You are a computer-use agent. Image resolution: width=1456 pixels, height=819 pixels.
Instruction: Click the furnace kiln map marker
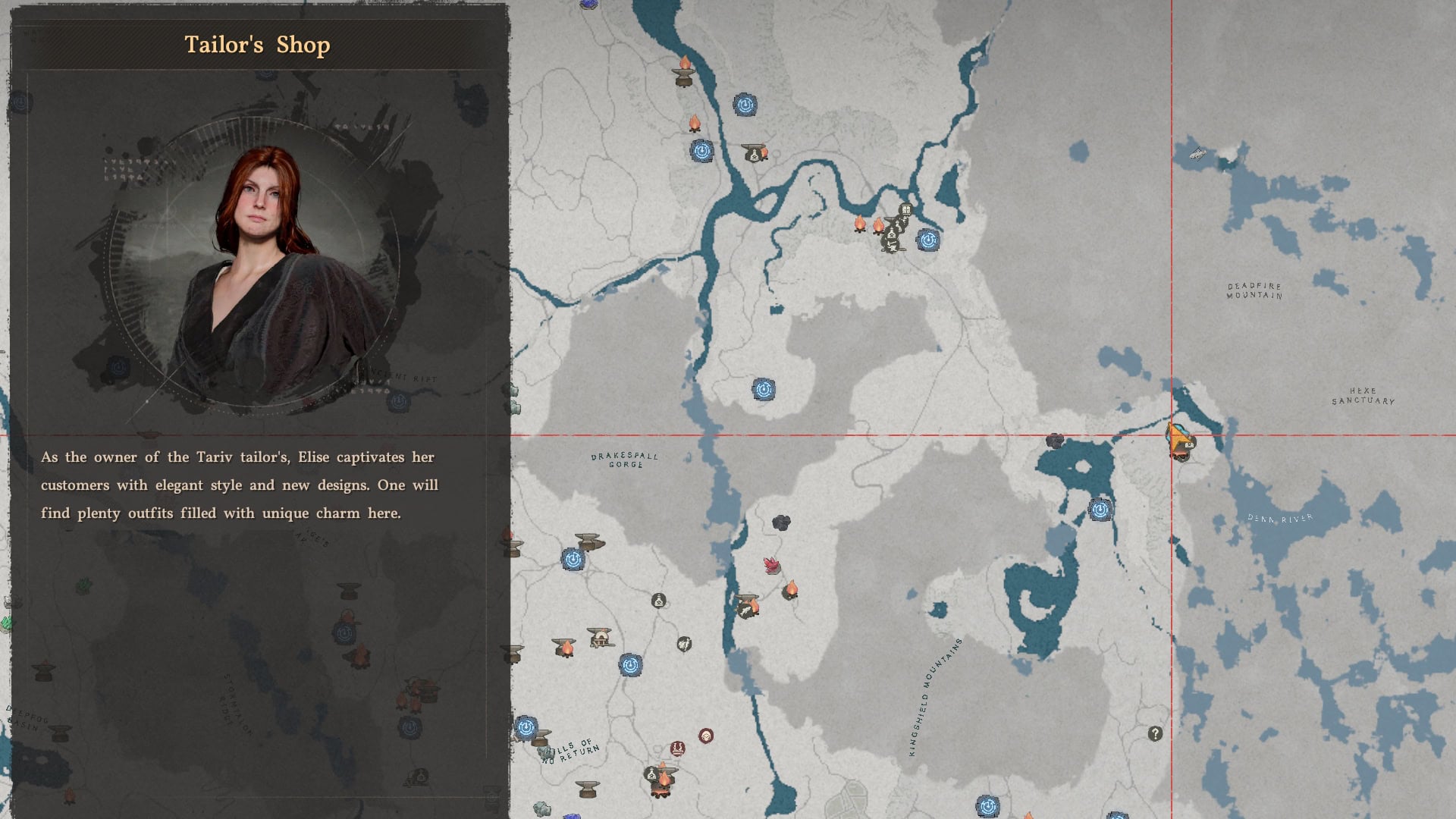pos(601,637)
